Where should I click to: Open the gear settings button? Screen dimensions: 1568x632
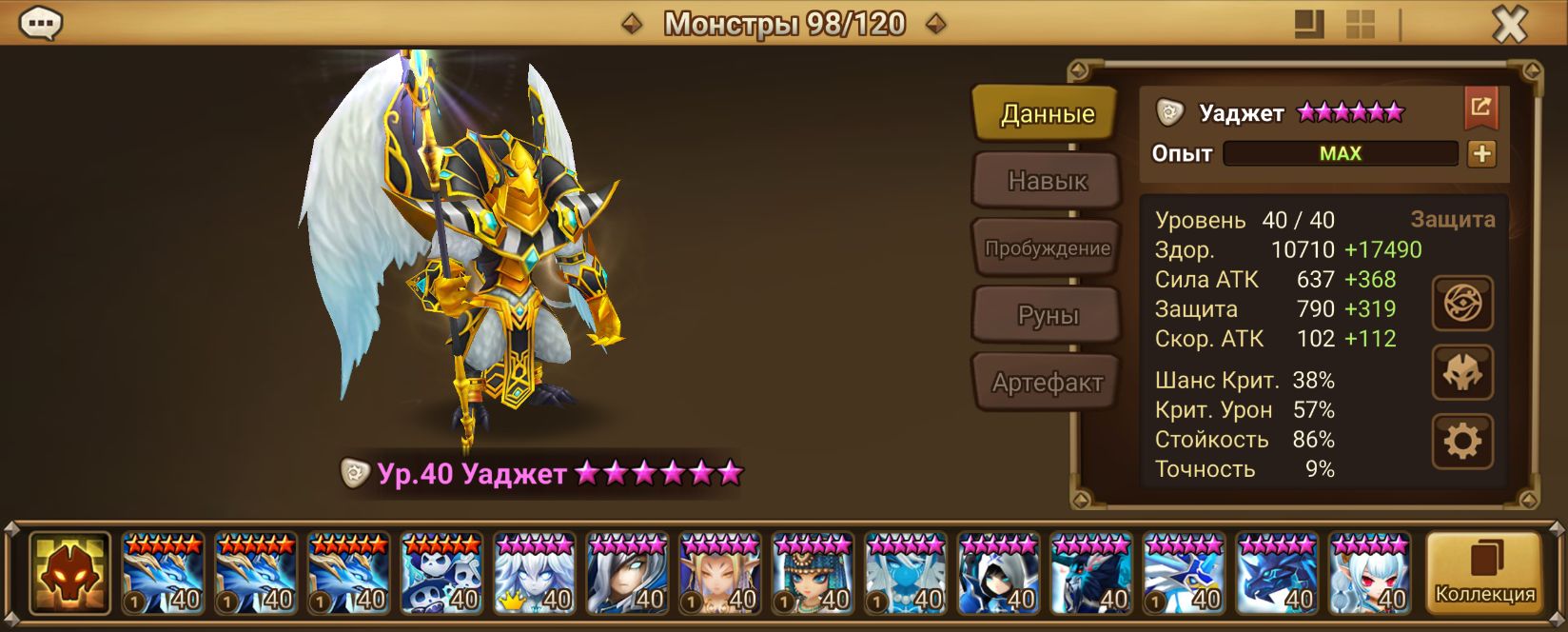click(1462, 442)
